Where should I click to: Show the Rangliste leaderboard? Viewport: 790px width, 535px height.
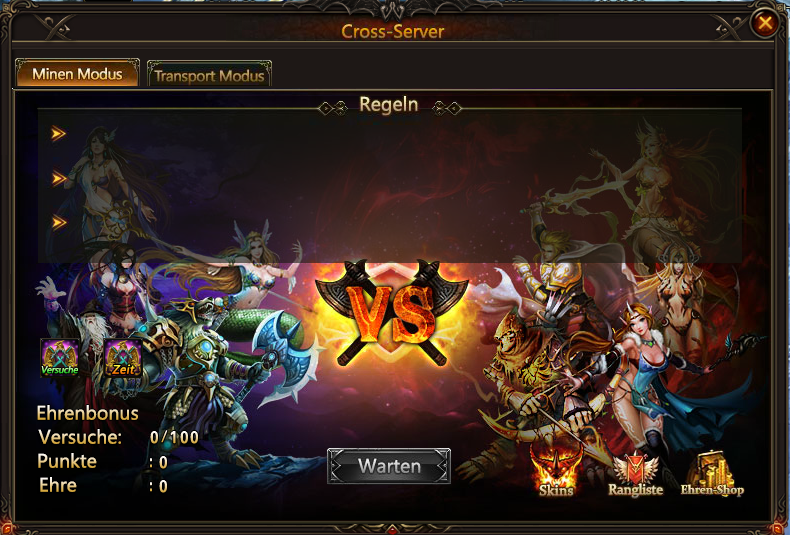coord(635,474)
